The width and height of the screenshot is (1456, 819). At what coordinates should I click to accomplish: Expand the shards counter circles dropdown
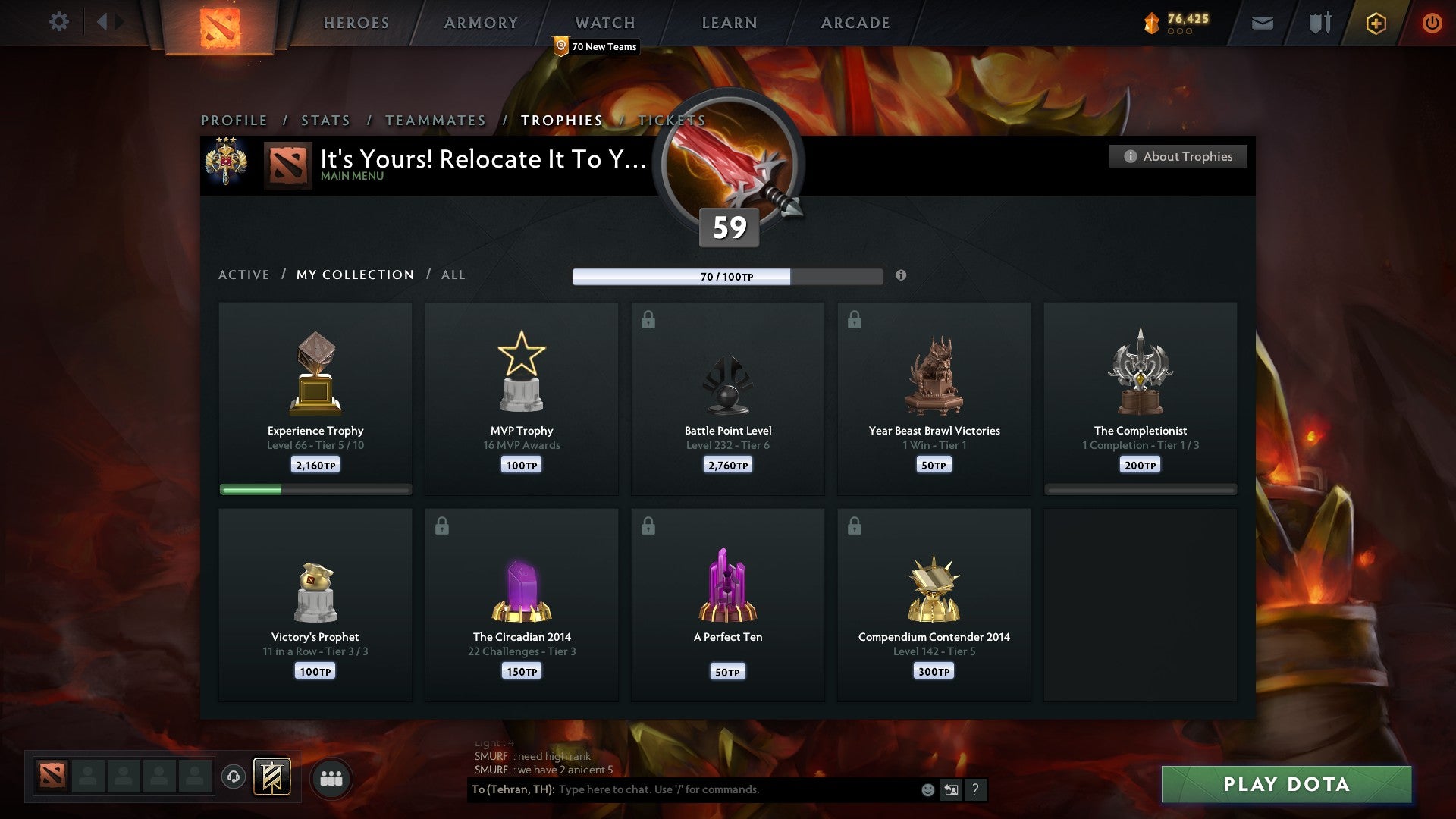coord(1179,33)
